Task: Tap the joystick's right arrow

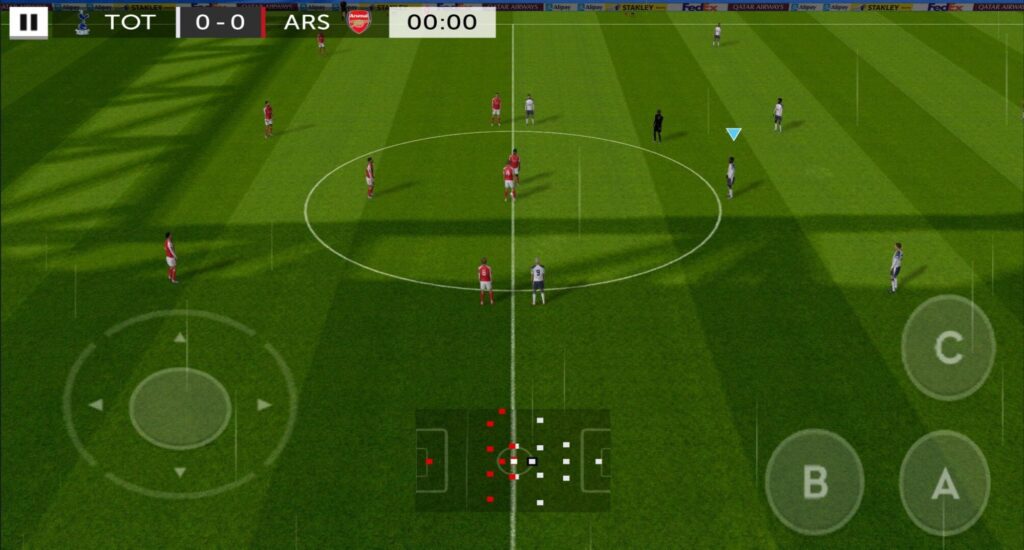Action: (x=264, y=405)
